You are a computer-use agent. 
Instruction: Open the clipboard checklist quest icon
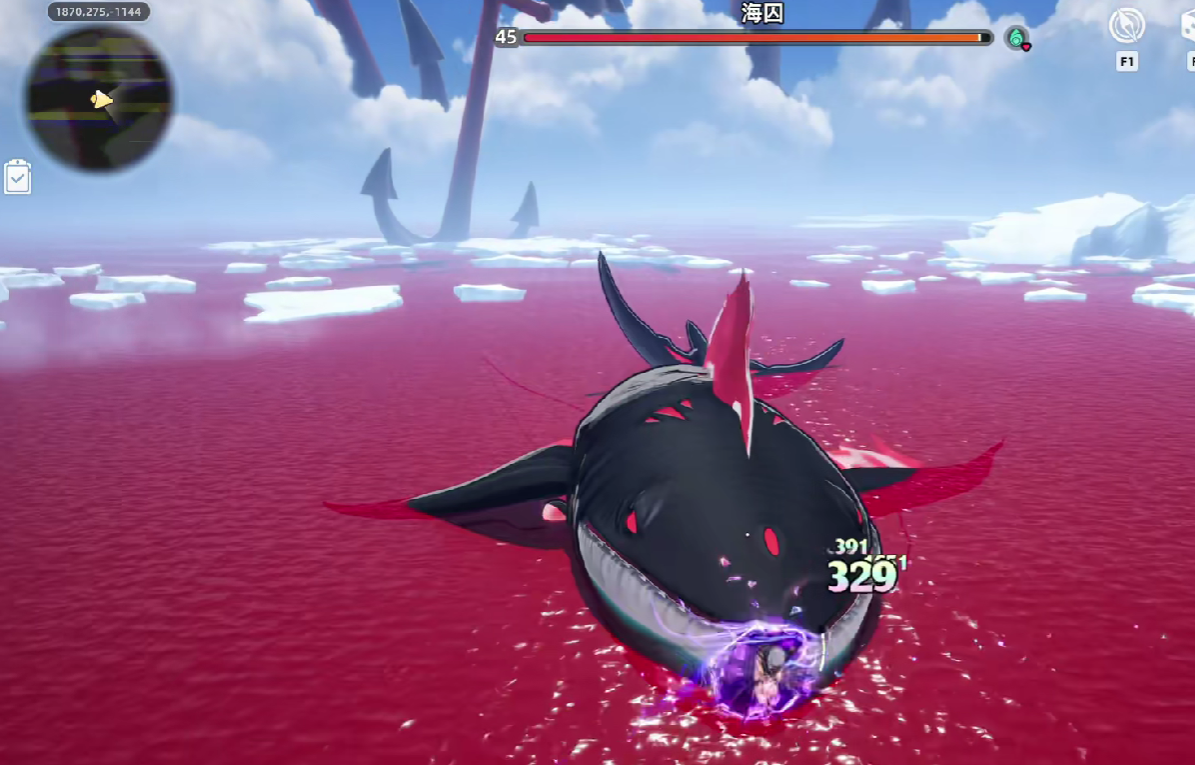tap(18, 177)
